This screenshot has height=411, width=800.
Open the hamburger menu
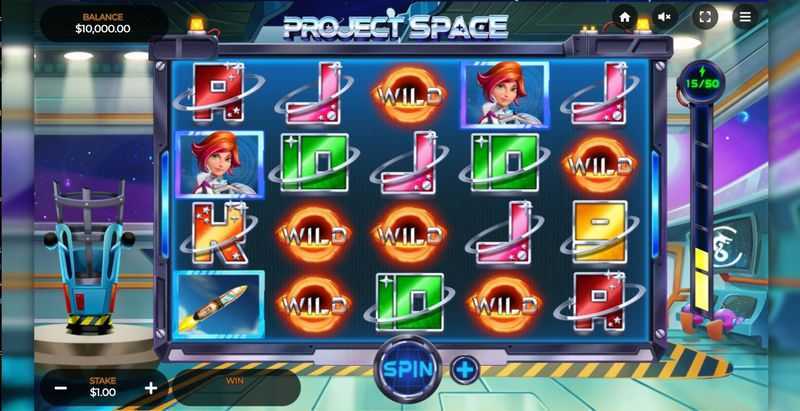pos(745,17)
